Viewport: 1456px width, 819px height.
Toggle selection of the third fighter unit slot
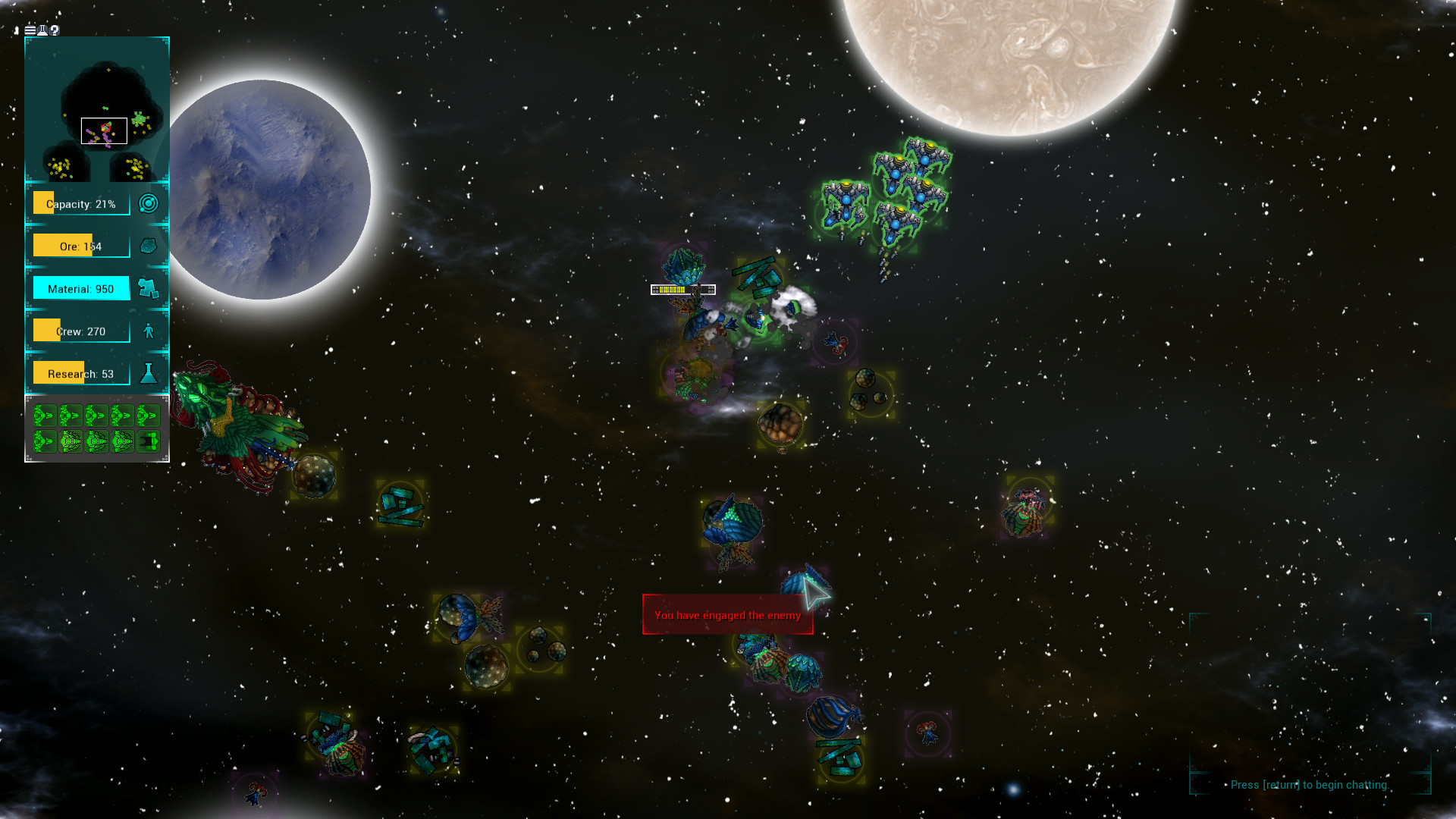(x=97, y=415)
